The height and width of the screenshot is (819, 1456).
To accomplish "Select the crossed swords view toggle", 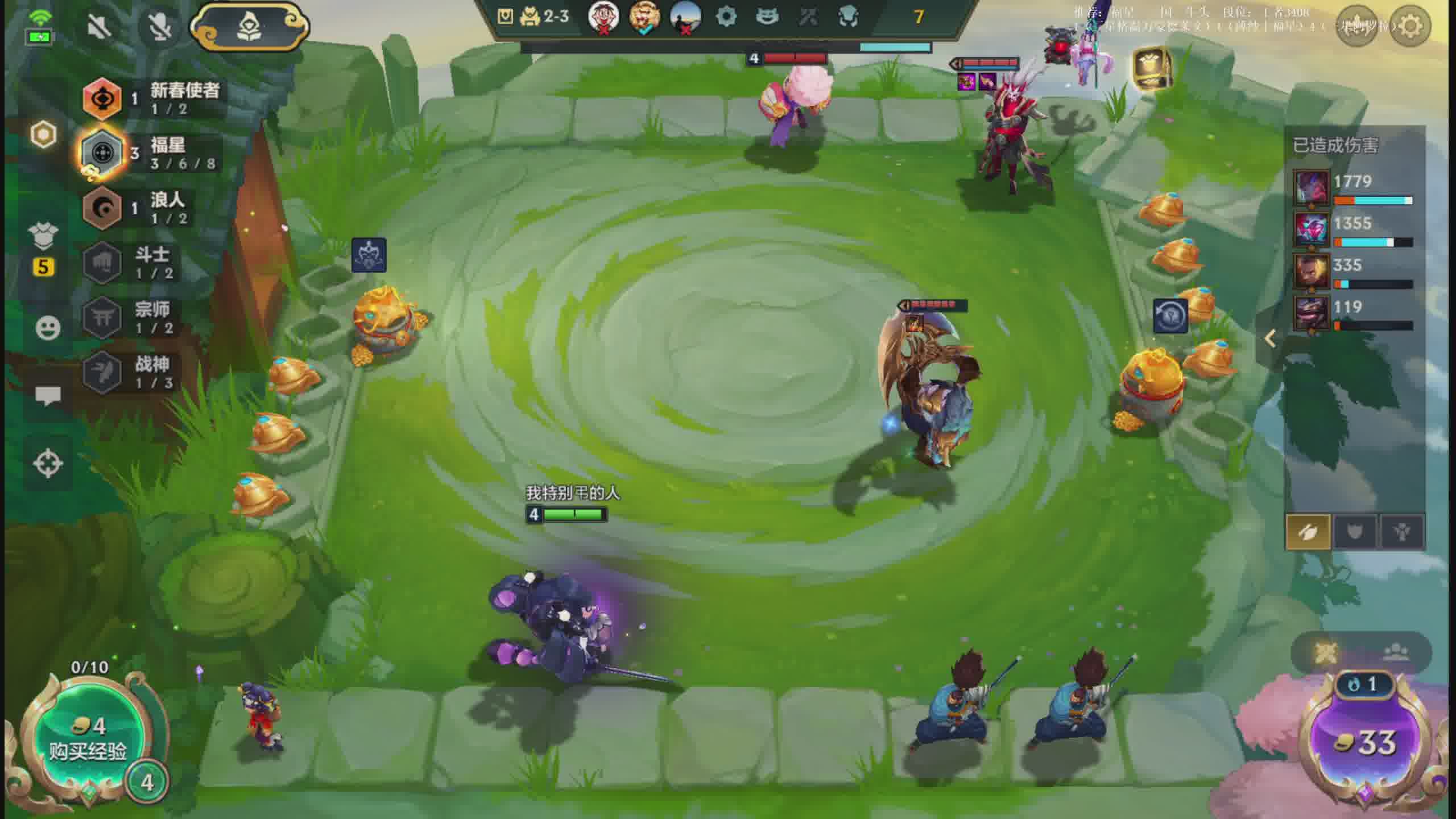I will pyautogui.click(x=1326, y=652).
